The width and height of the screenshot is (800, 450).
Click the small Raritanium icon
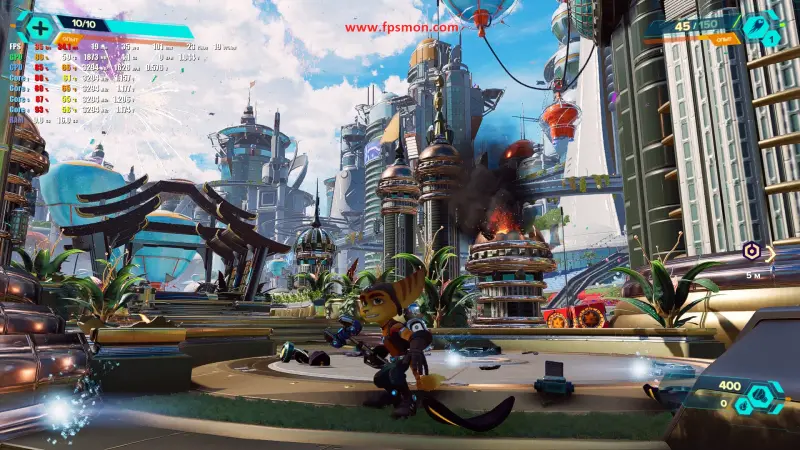tap(744, 404)
